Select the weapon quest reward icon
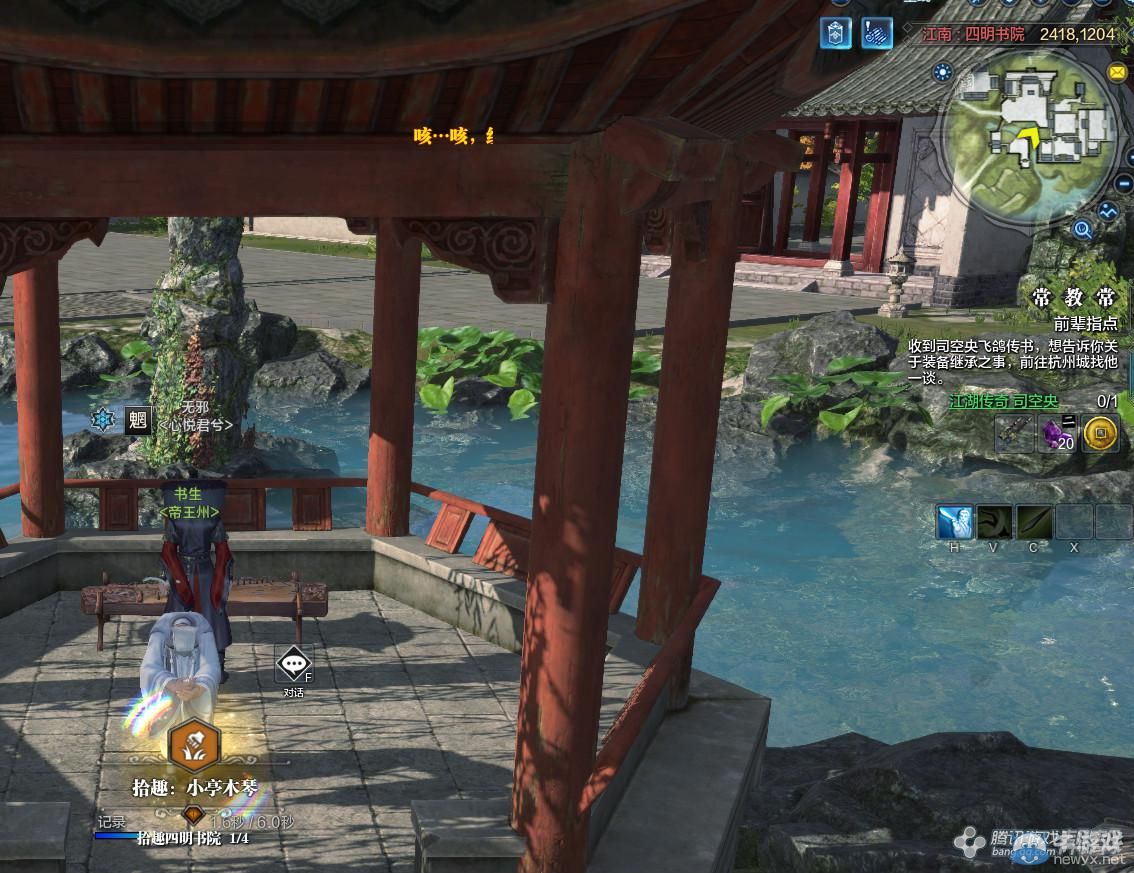 coord(1014,434)
